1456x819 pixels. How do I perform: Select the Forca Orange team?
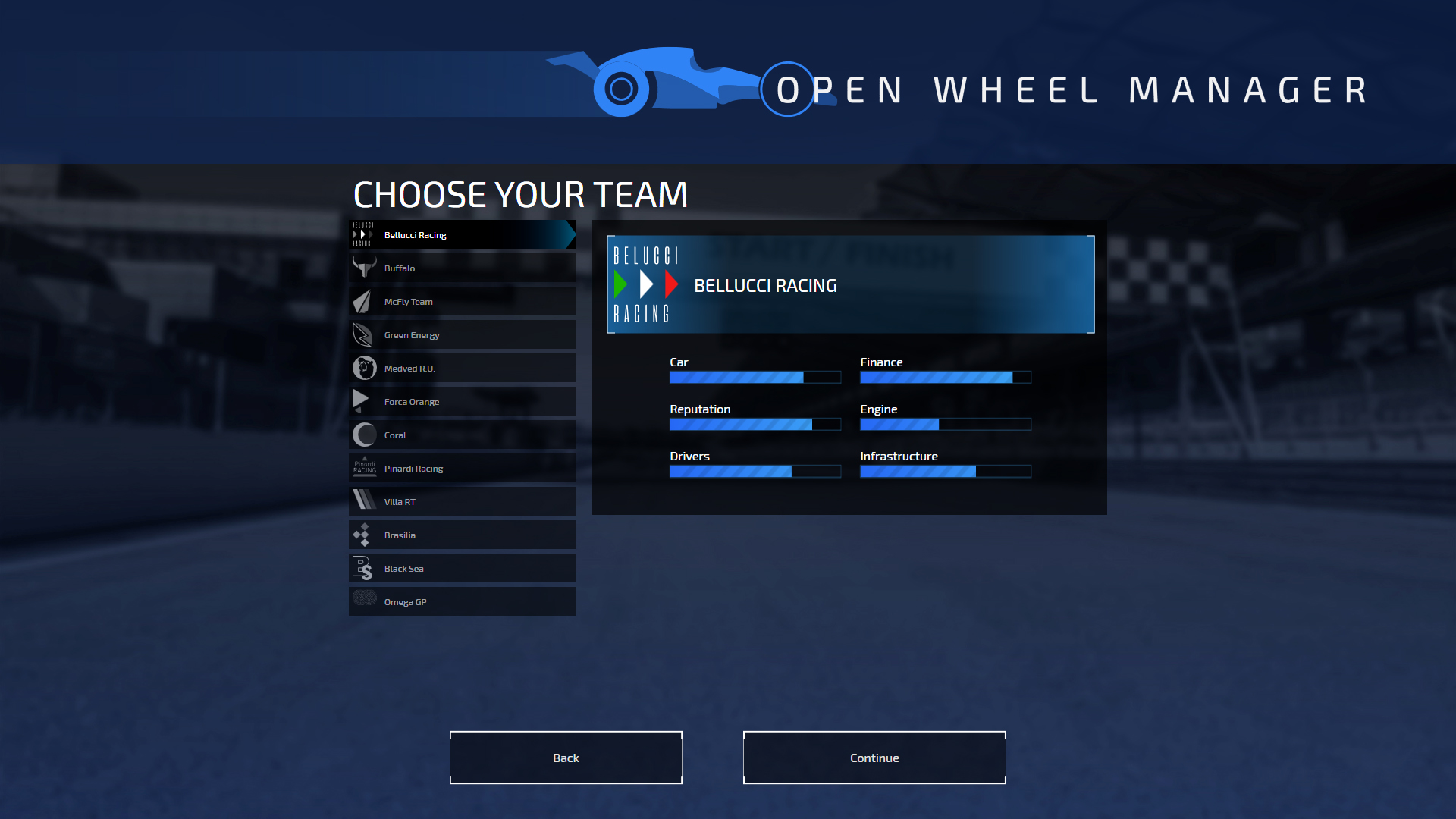click(x=462, y=402)
